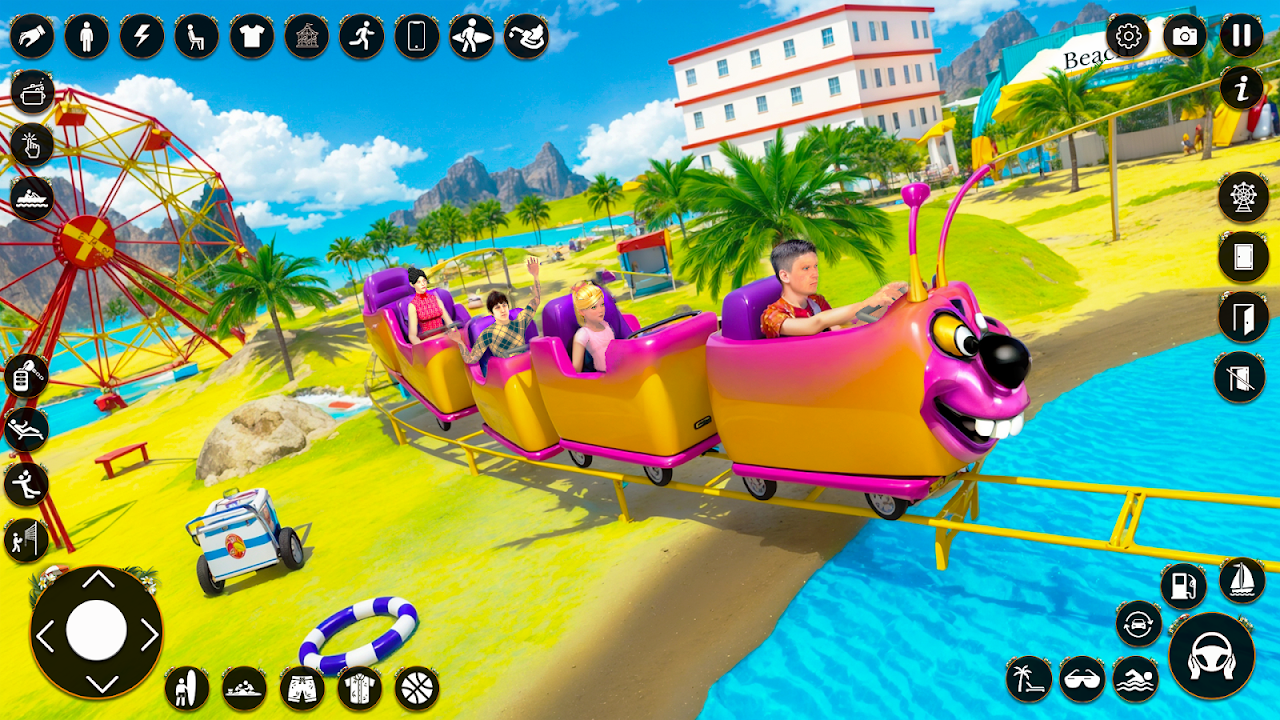Take a photo with the camera button
The height and width of the screenshot is (720, 1280).
pos(1185,37)
